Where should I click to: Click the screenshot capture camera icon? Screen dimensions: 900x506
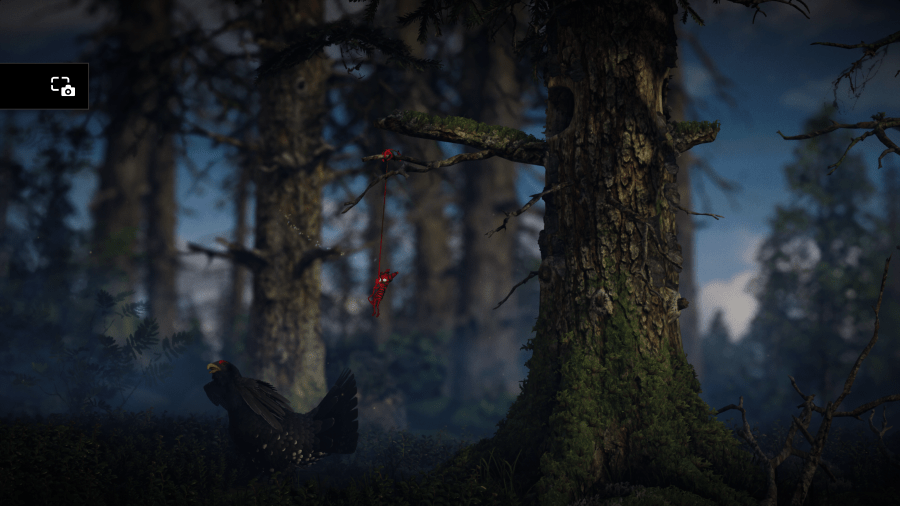click(63, 86)
